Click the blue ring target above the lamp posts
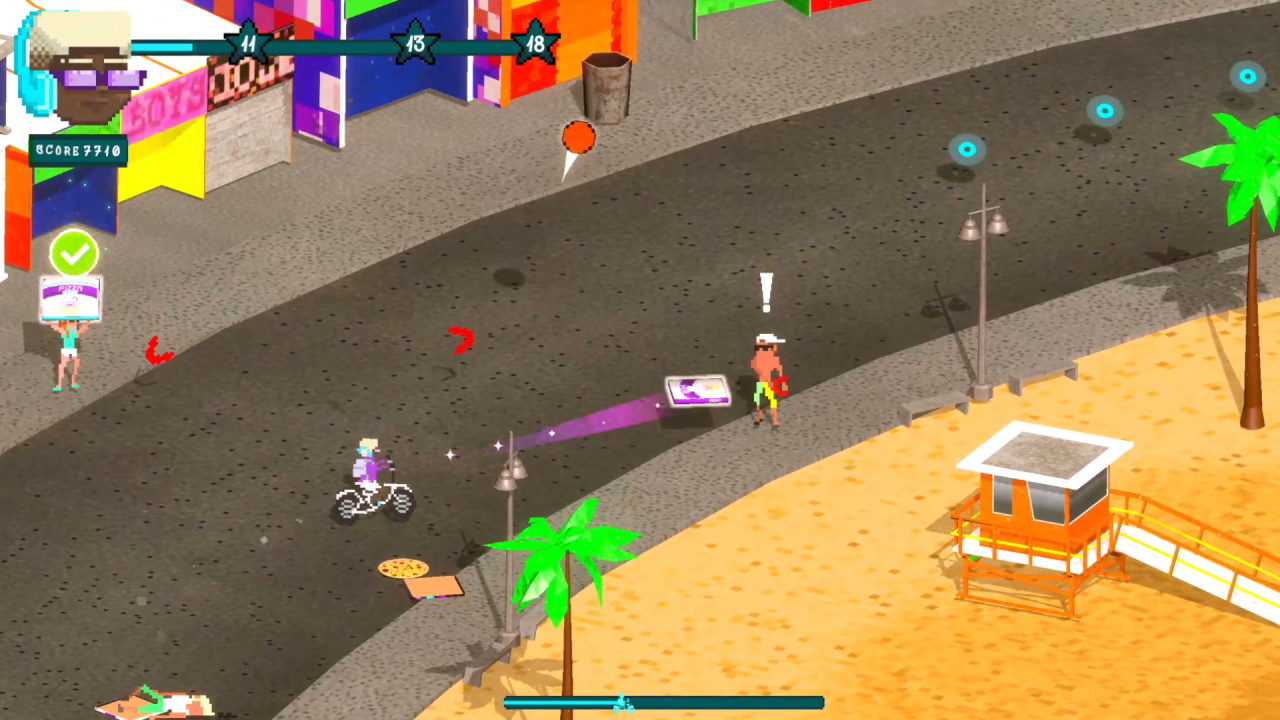1280x720 pixels. 966,148
